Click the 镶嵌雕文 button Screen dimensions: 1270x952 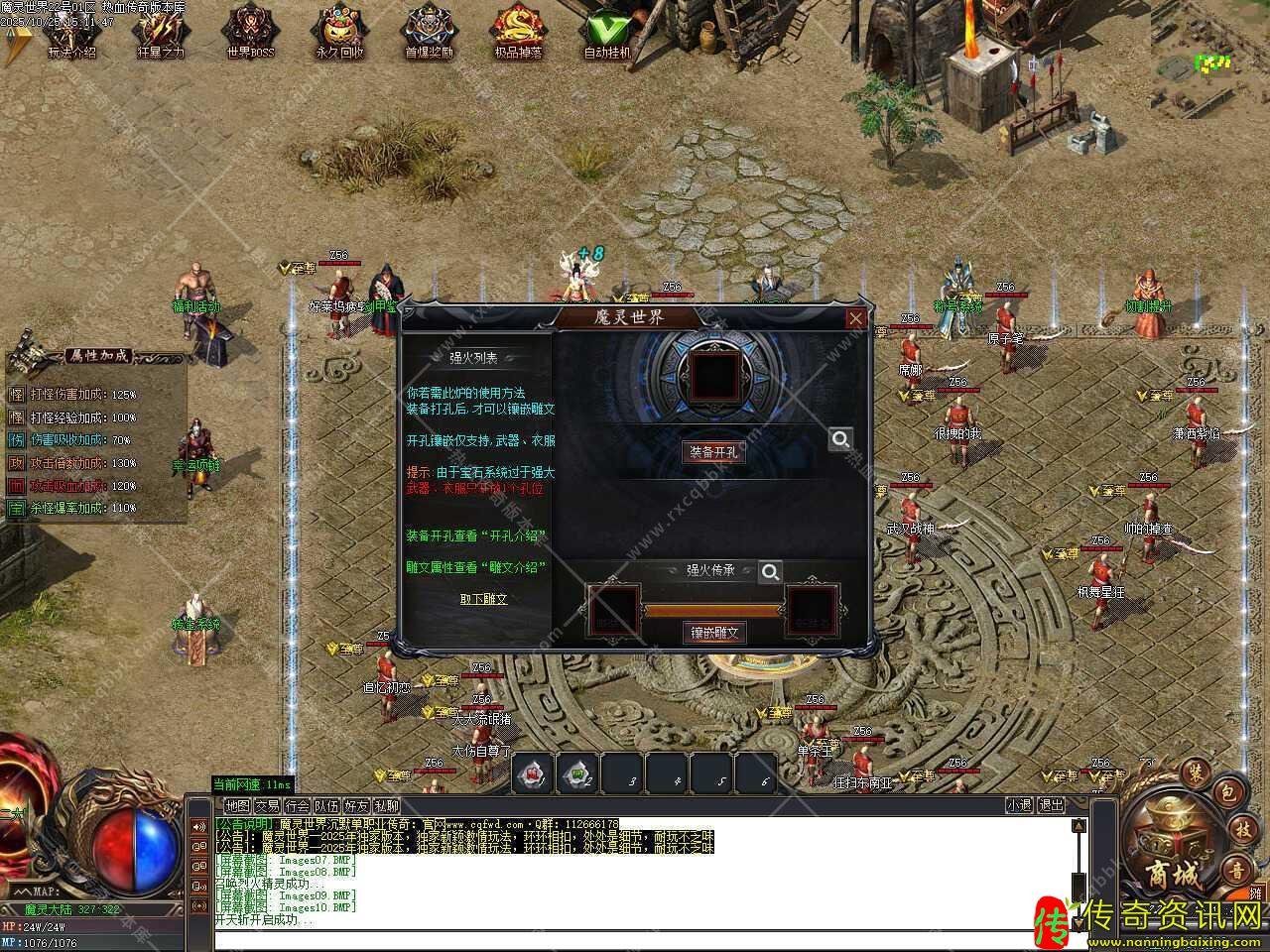(x=712, y=632)
